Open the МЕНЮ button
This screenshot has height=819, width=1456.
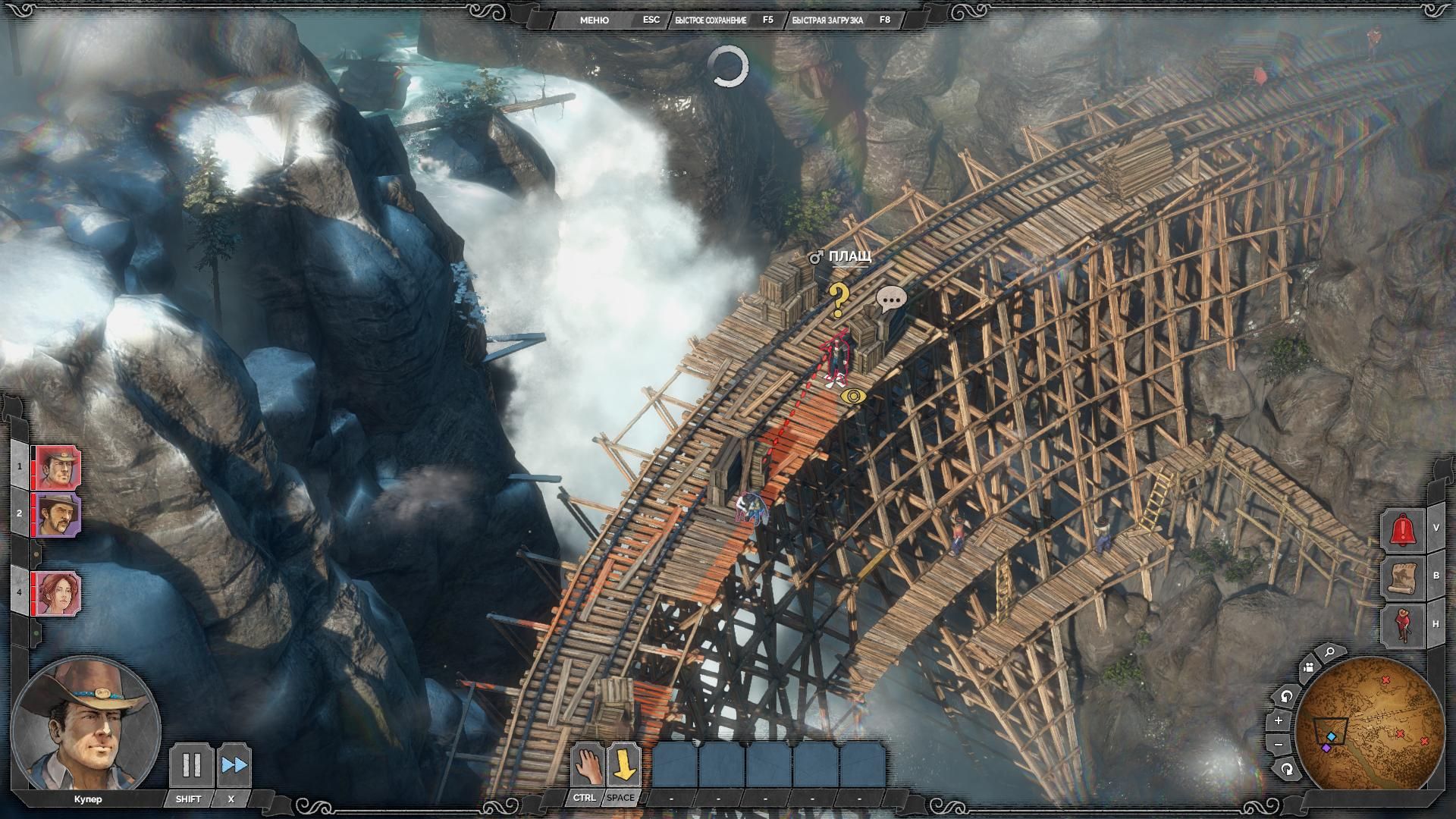click(x=594, y=20)
